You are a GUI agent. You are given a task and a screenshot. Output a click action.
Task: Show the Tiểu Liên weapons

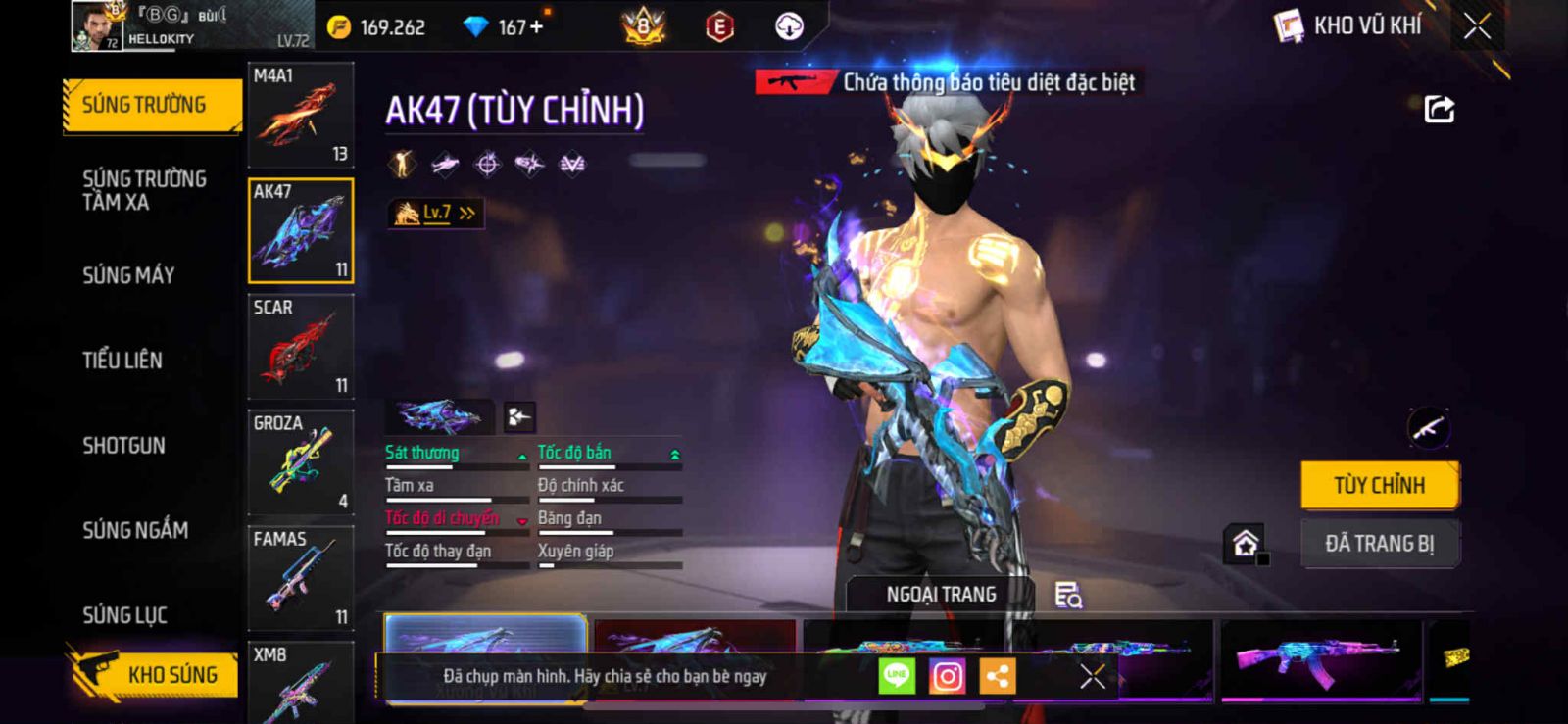point(122,361)
